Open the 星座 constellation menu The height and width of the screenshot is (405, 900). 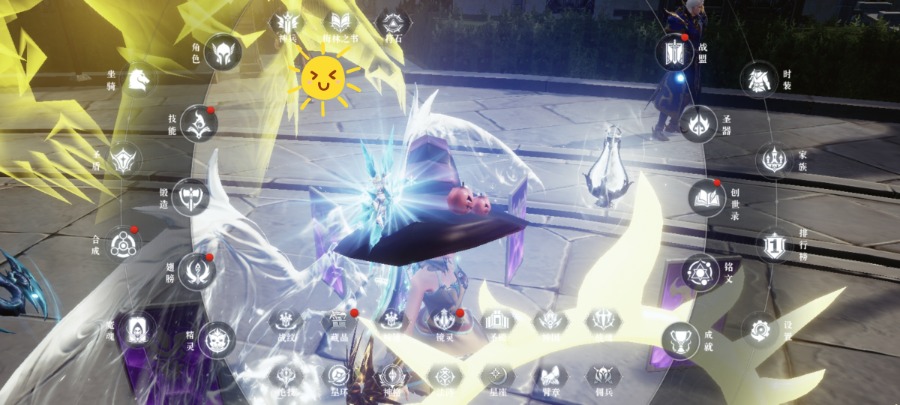(496, 377)
